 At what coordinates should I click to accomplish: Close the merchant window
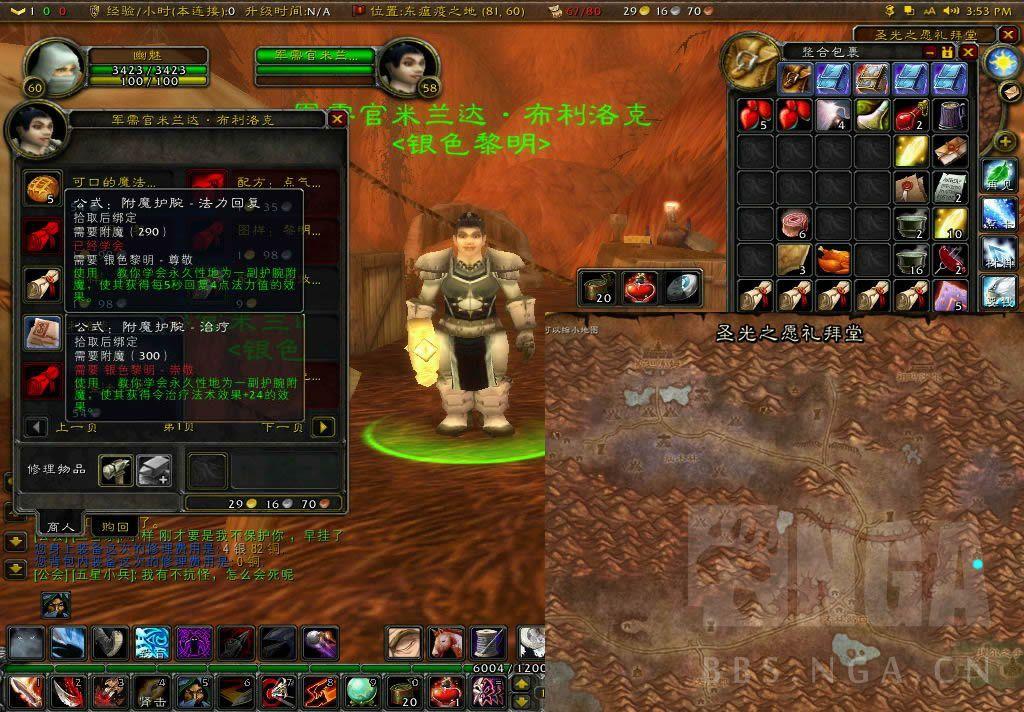tap(337, 119)
